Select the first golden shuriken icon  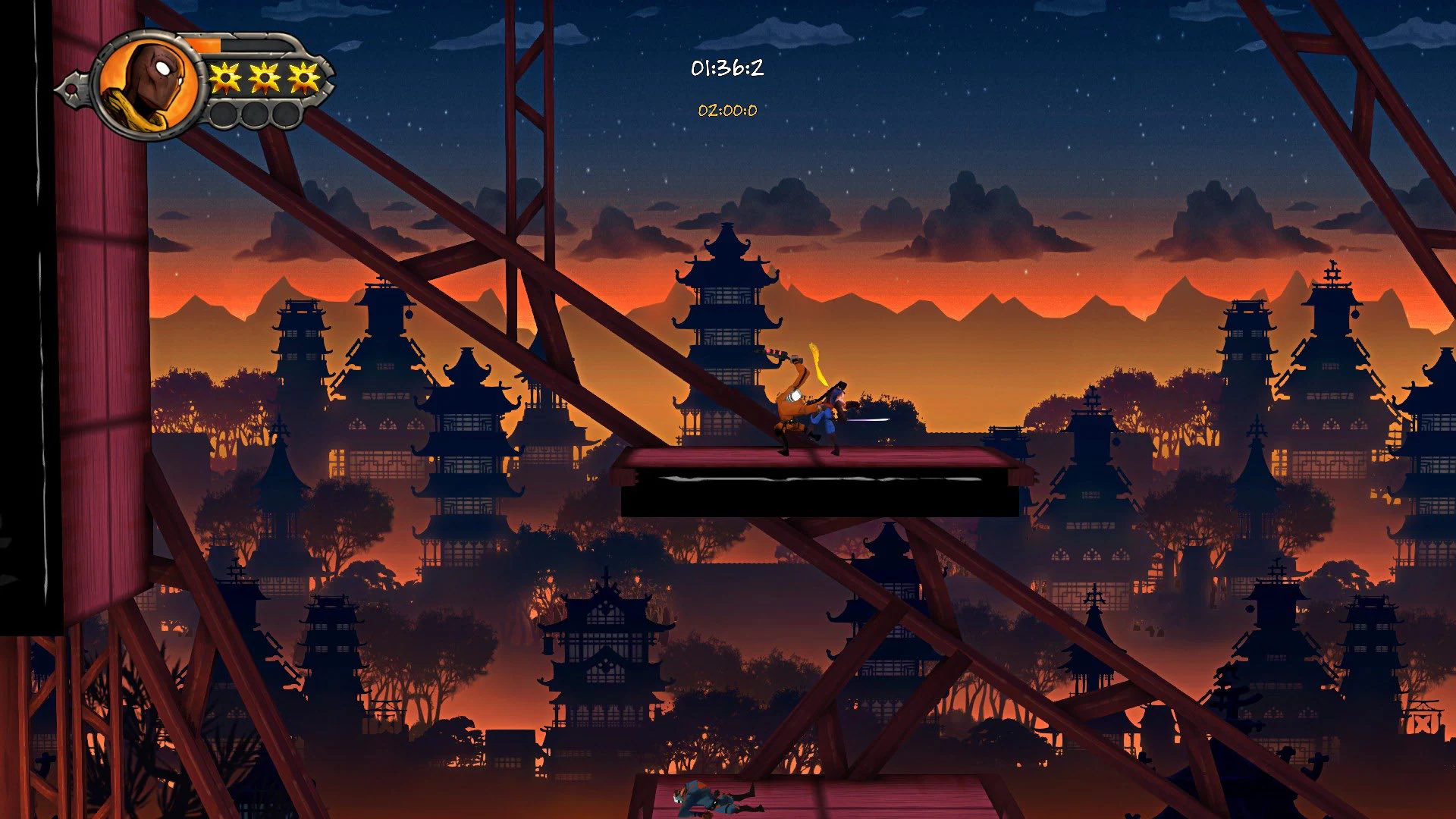[x=226, y=77]
